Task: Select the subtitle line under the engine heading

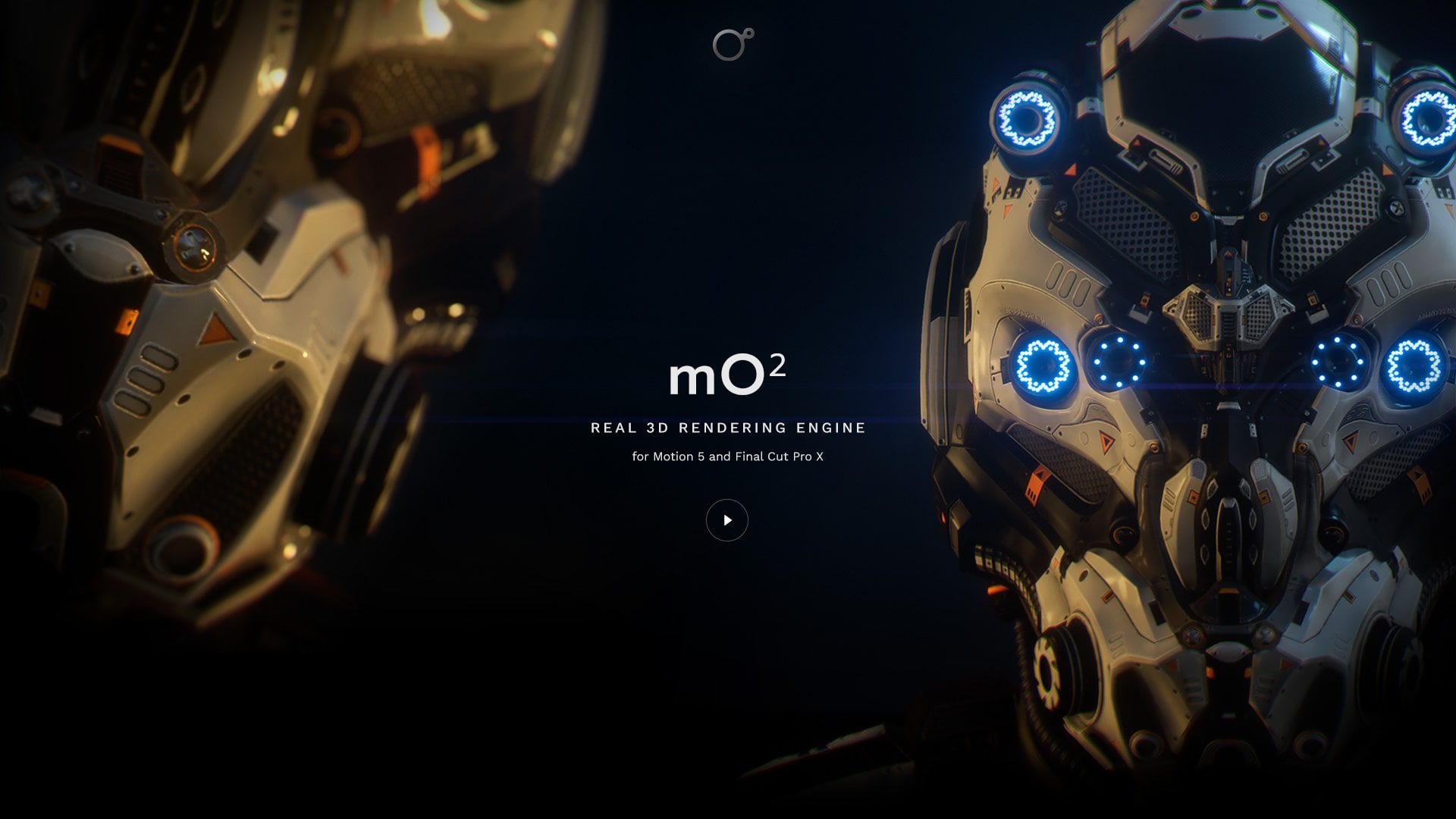Action: [x=726, y=457]
